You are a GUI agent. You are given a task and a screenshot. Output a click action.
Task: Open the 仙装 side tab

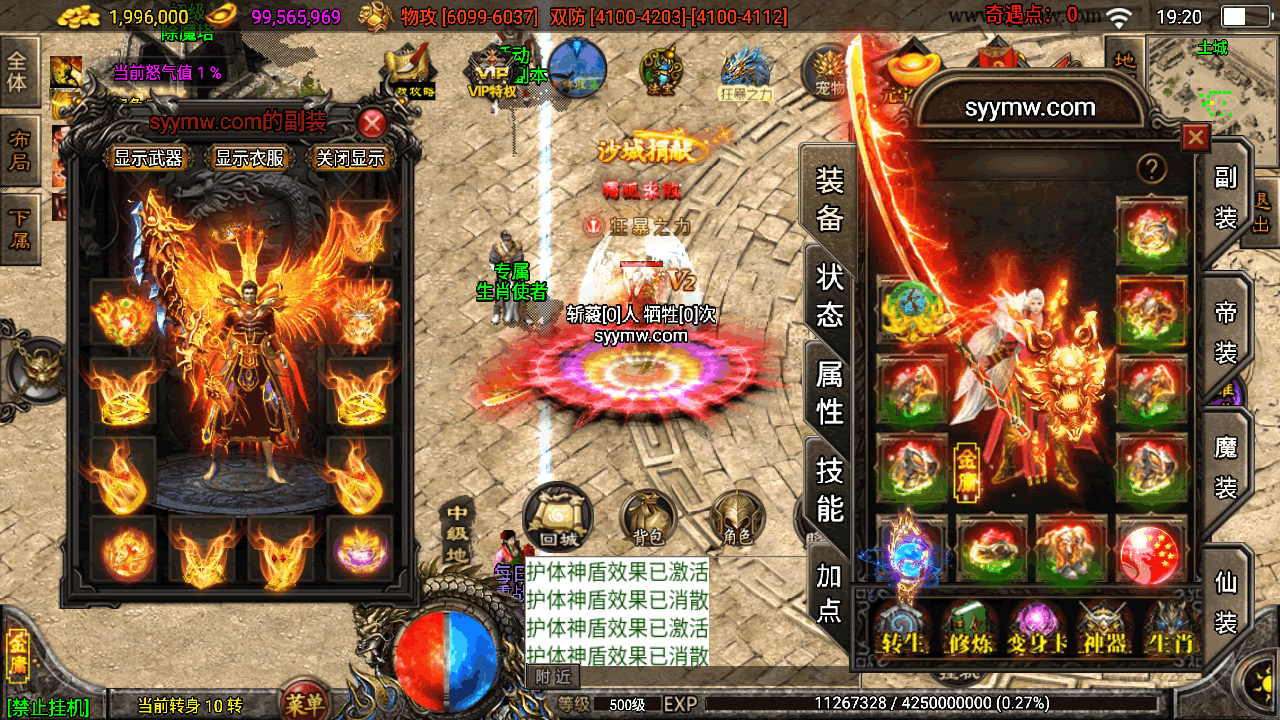[x=1226, y=604]
